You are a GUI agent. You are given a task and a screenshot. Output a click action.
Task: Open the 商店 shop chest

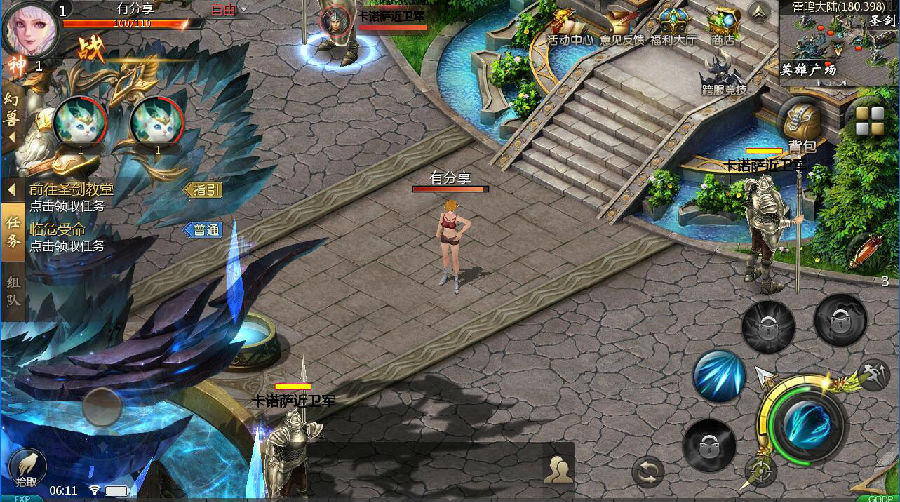[x=722, y=24]
